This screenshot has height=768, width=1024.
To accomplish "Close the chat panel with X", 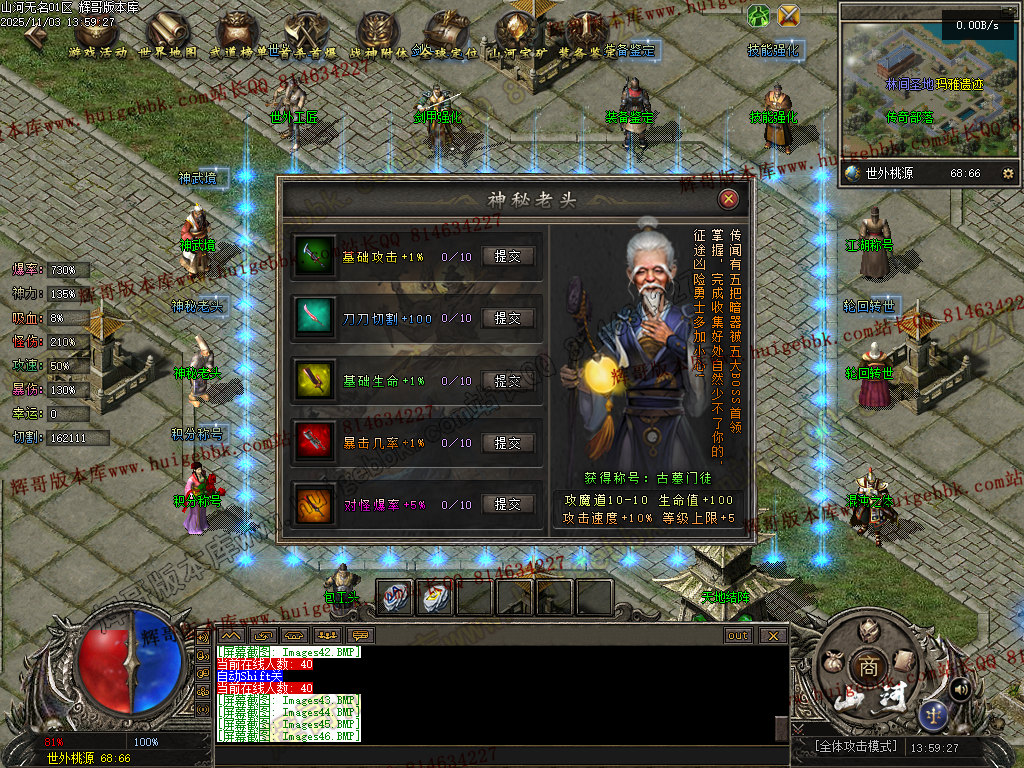I will pyautogui.click(x=772, y=635).
